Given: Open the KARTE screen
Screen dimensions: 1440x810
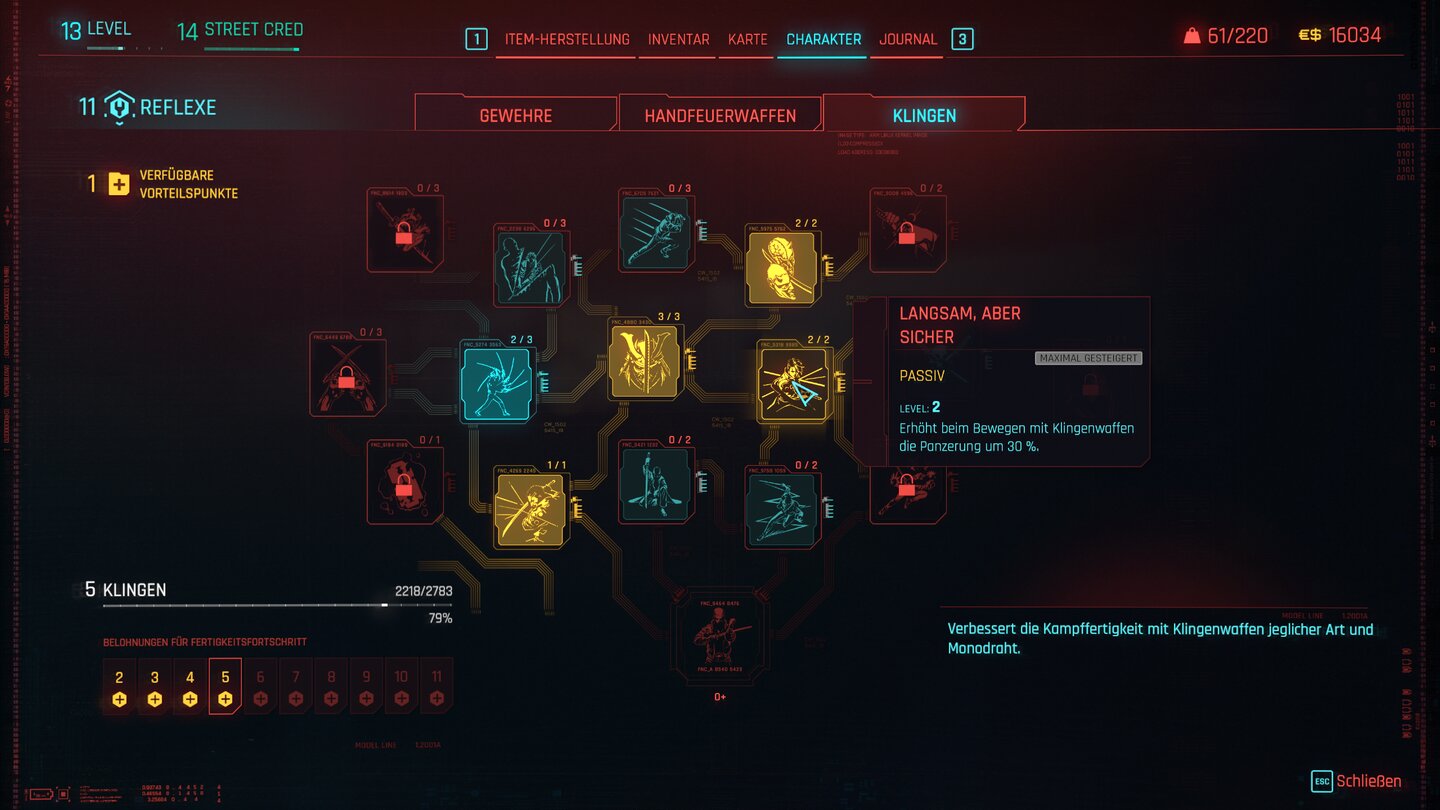Looking at the screenshot, I should click(746, 39).
